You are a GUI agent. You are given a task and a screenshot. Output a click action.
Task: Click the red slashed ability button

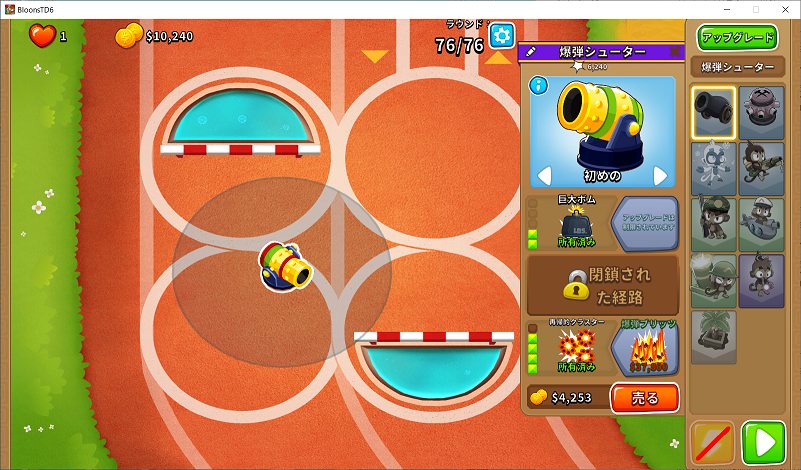tap(714, 442)
